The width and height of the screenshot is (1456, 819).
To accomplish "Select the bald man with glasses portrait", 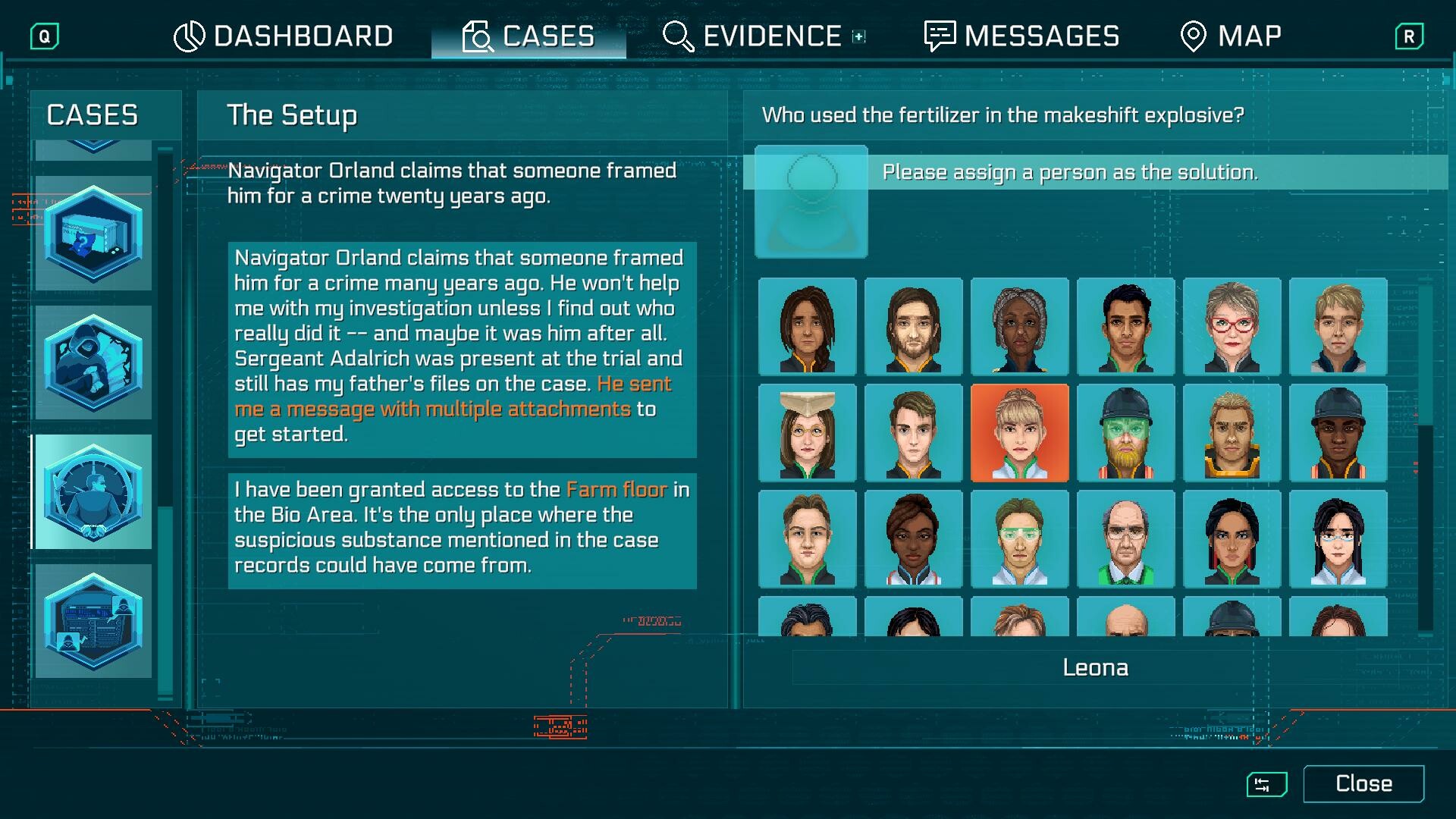I will (1126, 538).
